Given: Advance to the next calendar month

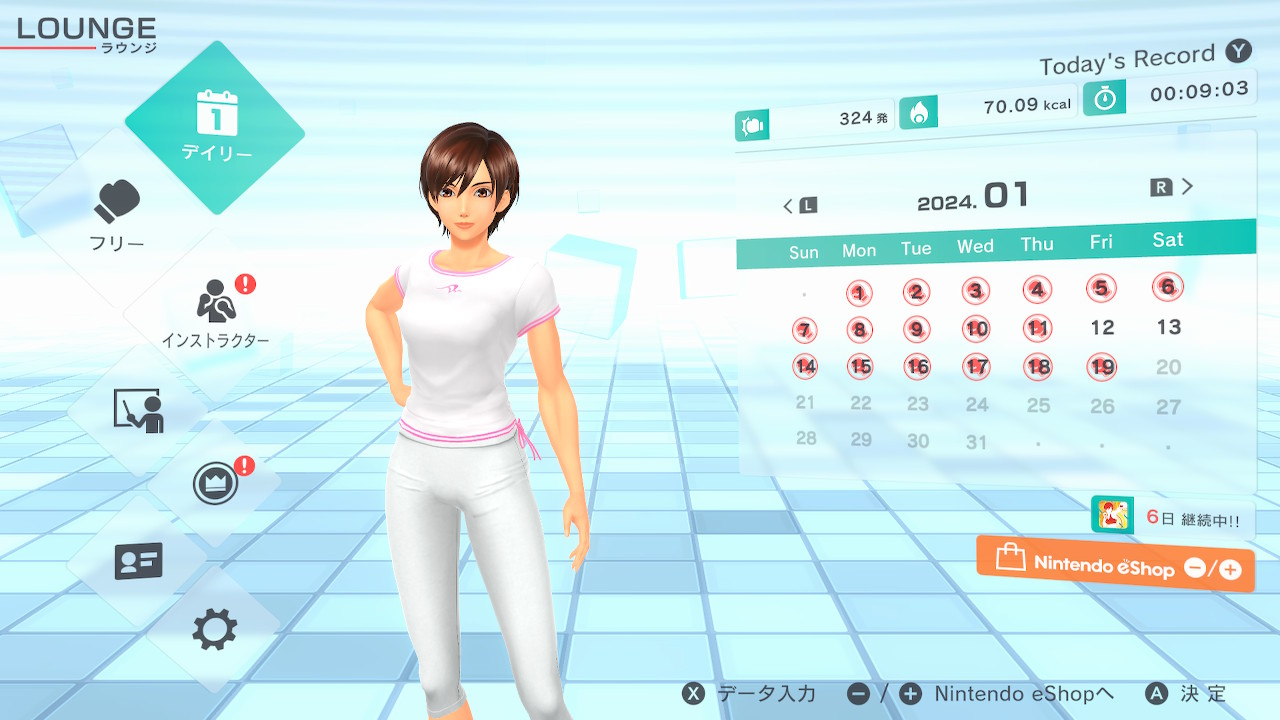Looking at the screenshot, I should click(x=1173, y=187).
